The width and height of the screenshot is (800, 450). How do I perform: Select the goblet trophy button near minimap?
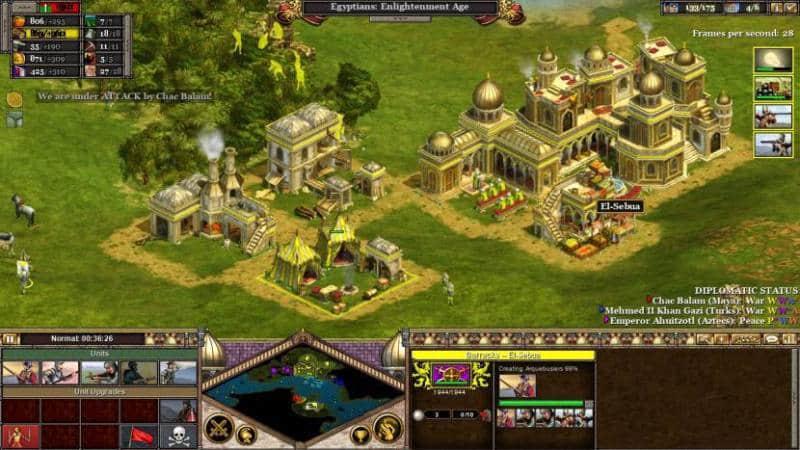[360, 434]
